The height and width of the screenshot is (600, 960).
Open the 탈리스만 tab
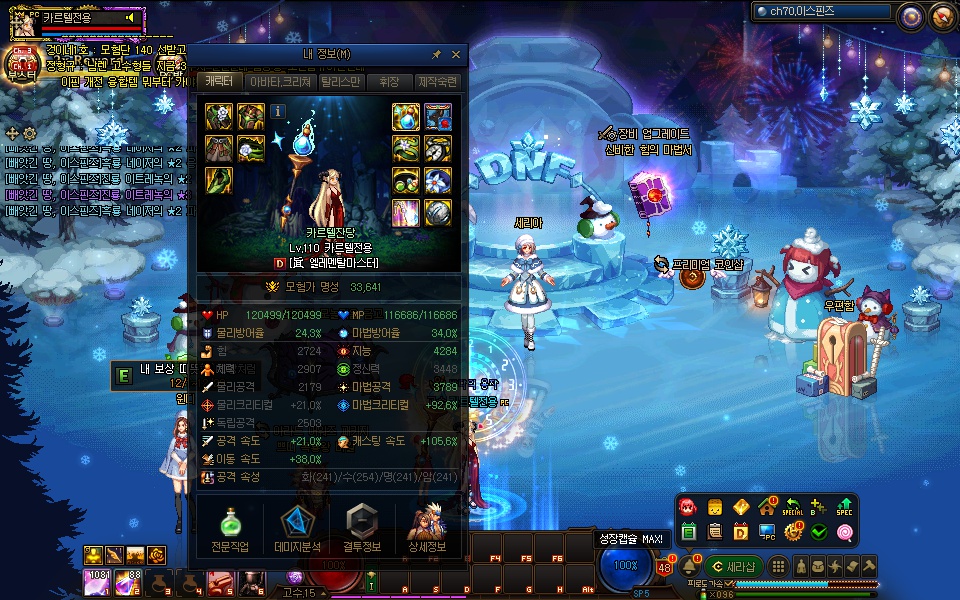pos(340,82)
